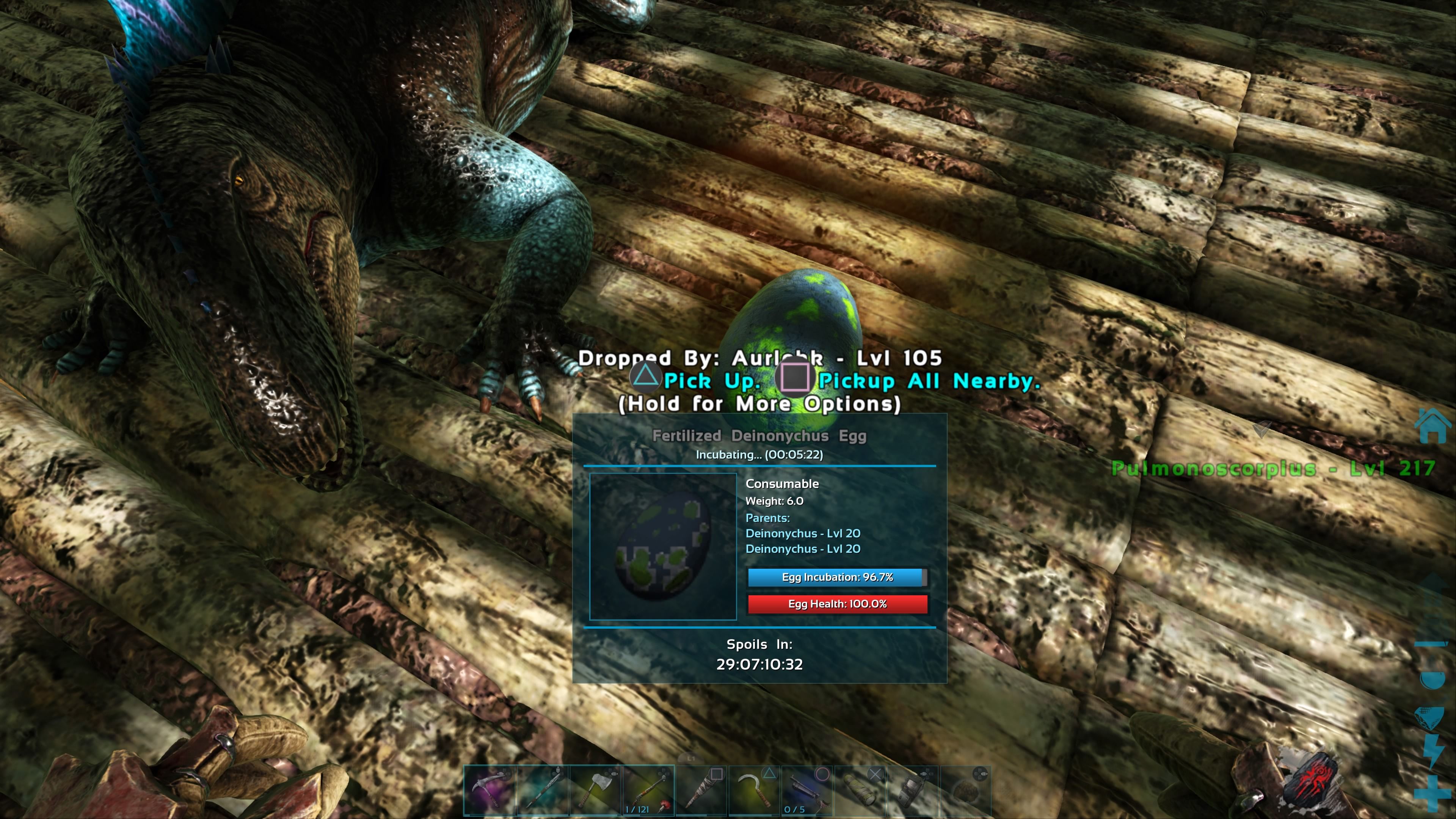The height and width of the screenshot is (819, 1456).
Task: Select the pike in the second hotbar slot
Action: 541,791
